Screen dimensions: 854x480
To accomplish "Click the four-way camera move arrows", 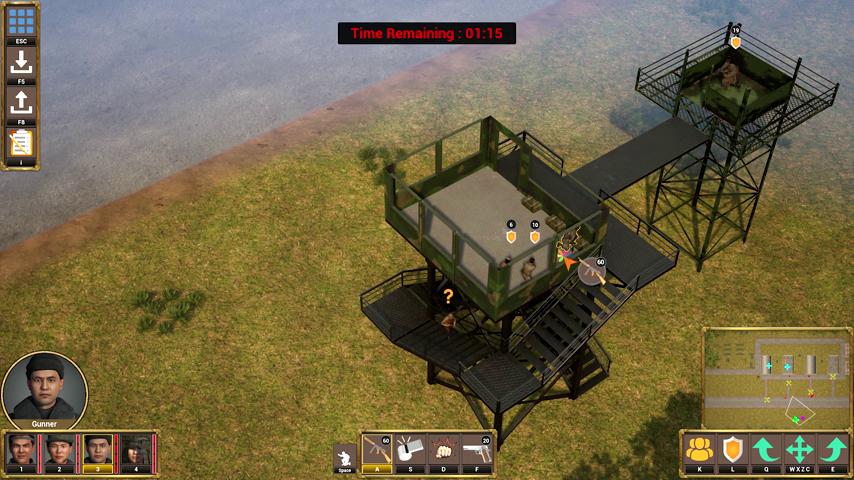I will coord(800,449).
